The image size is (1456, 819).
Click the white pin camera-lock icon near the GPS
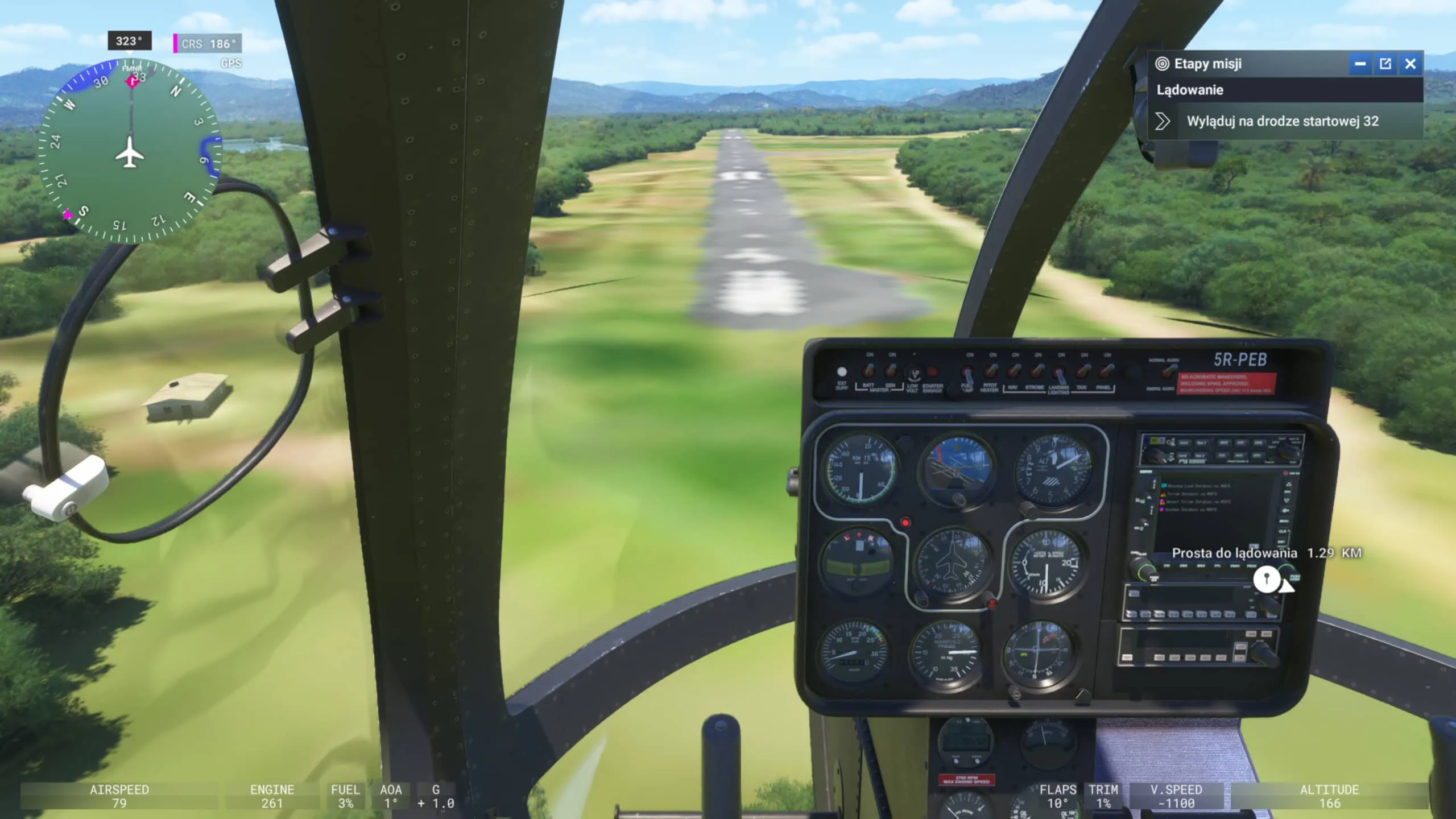point(1268,578)
